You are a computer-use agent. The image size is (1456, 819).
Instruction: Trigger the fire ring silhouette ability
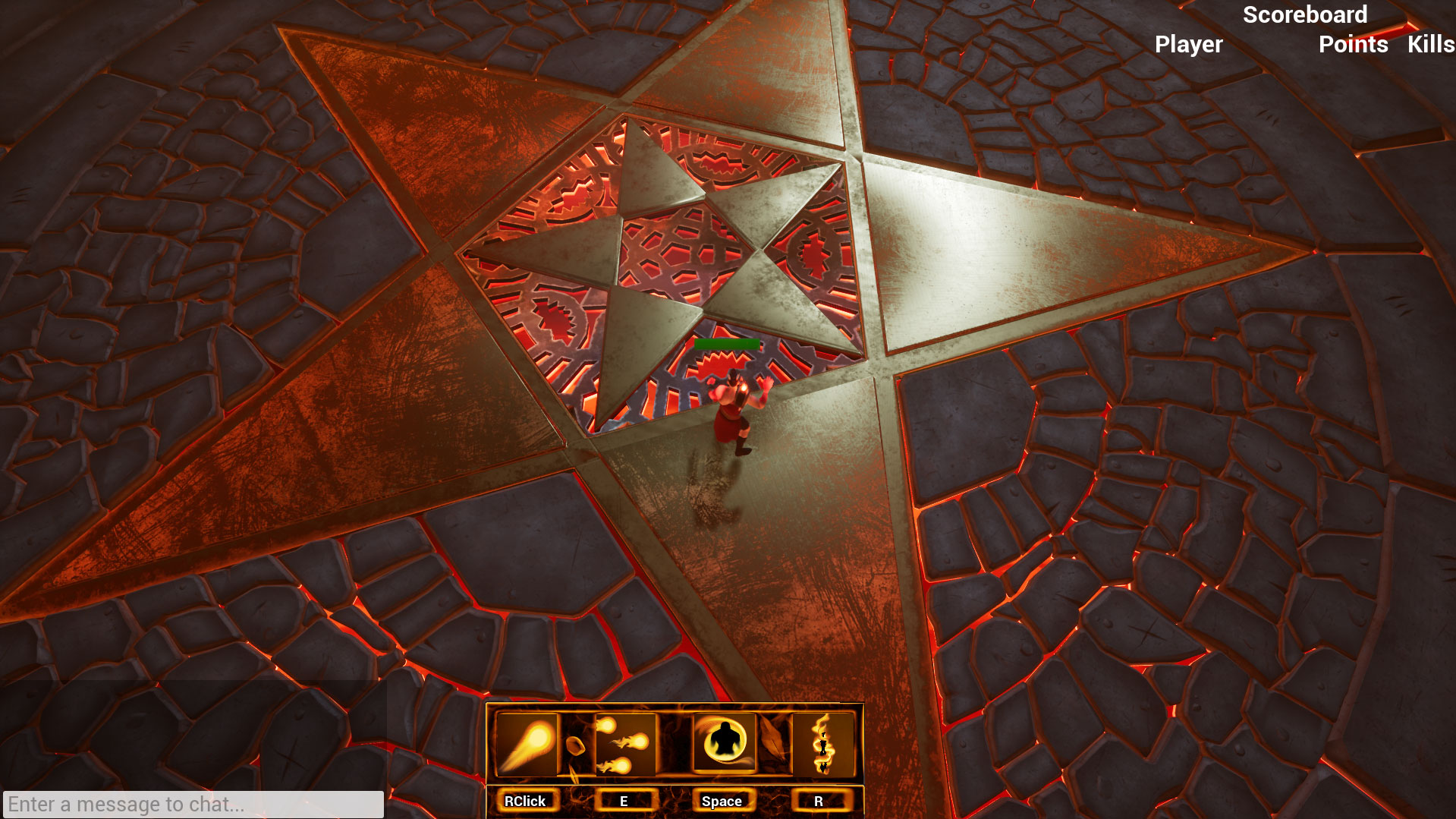click(x=724, y=742)
